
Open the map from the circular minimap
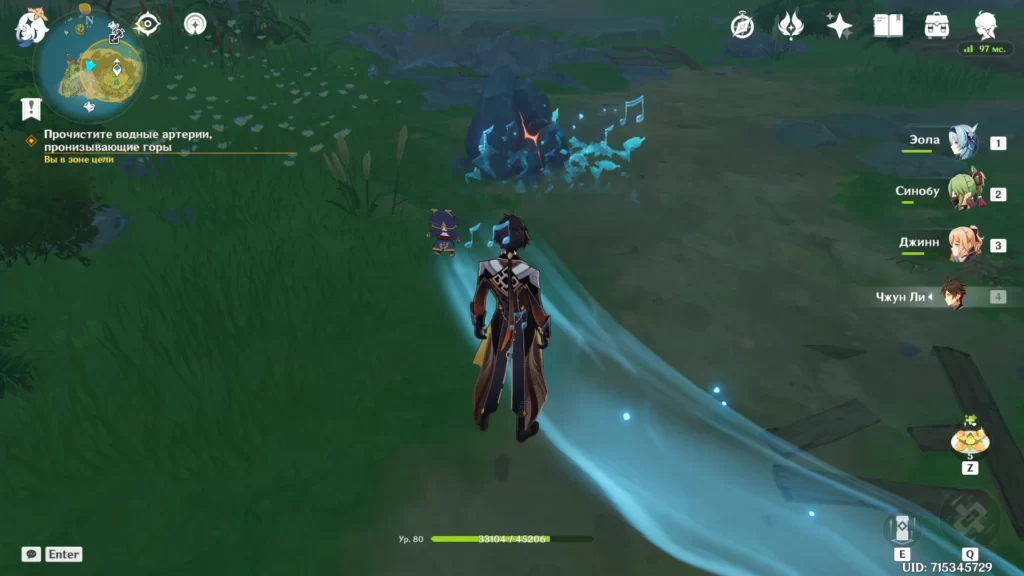[x=88, y=65]
